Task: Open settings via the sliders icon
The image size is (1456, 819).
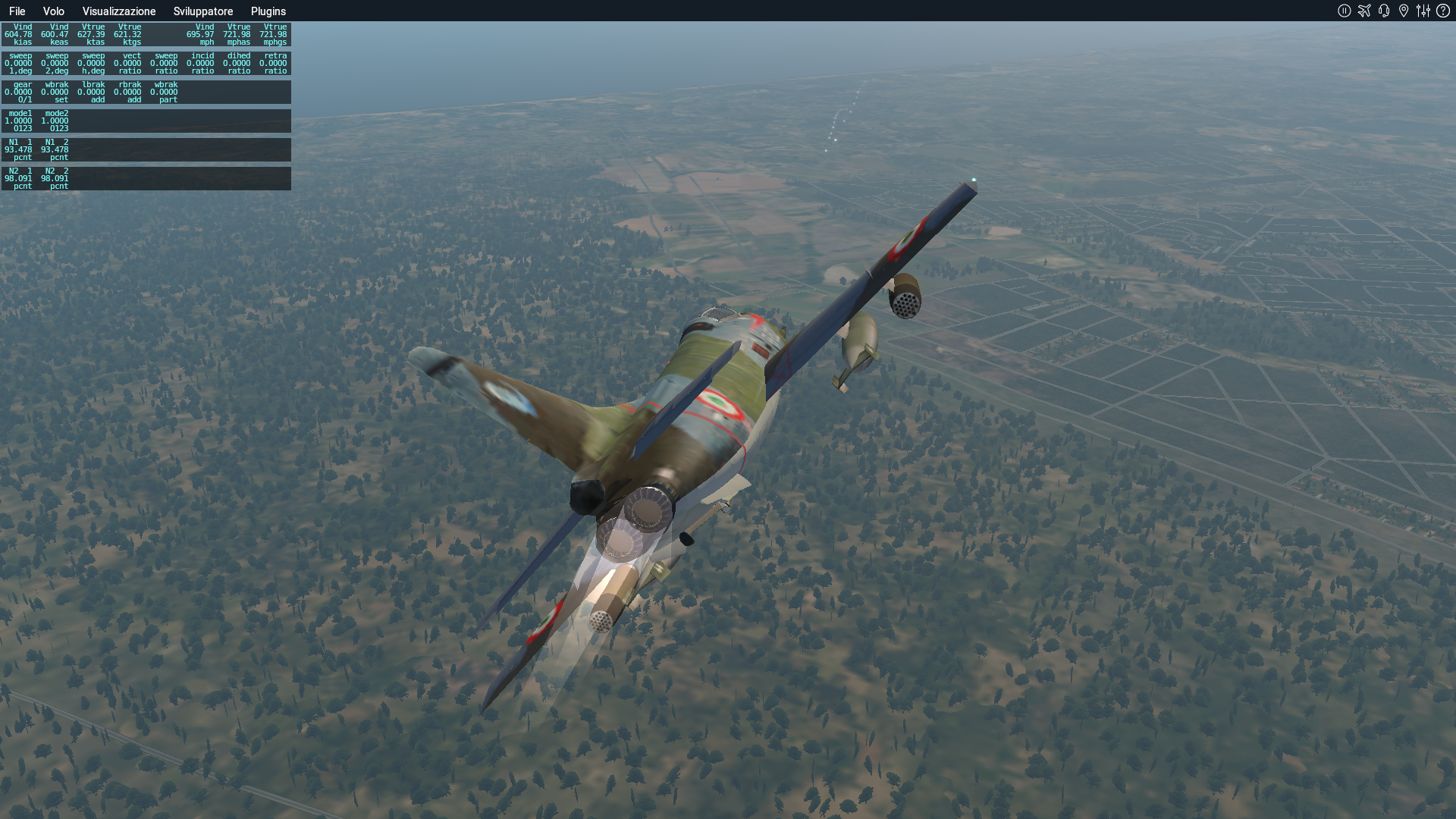Action: 1423,11
